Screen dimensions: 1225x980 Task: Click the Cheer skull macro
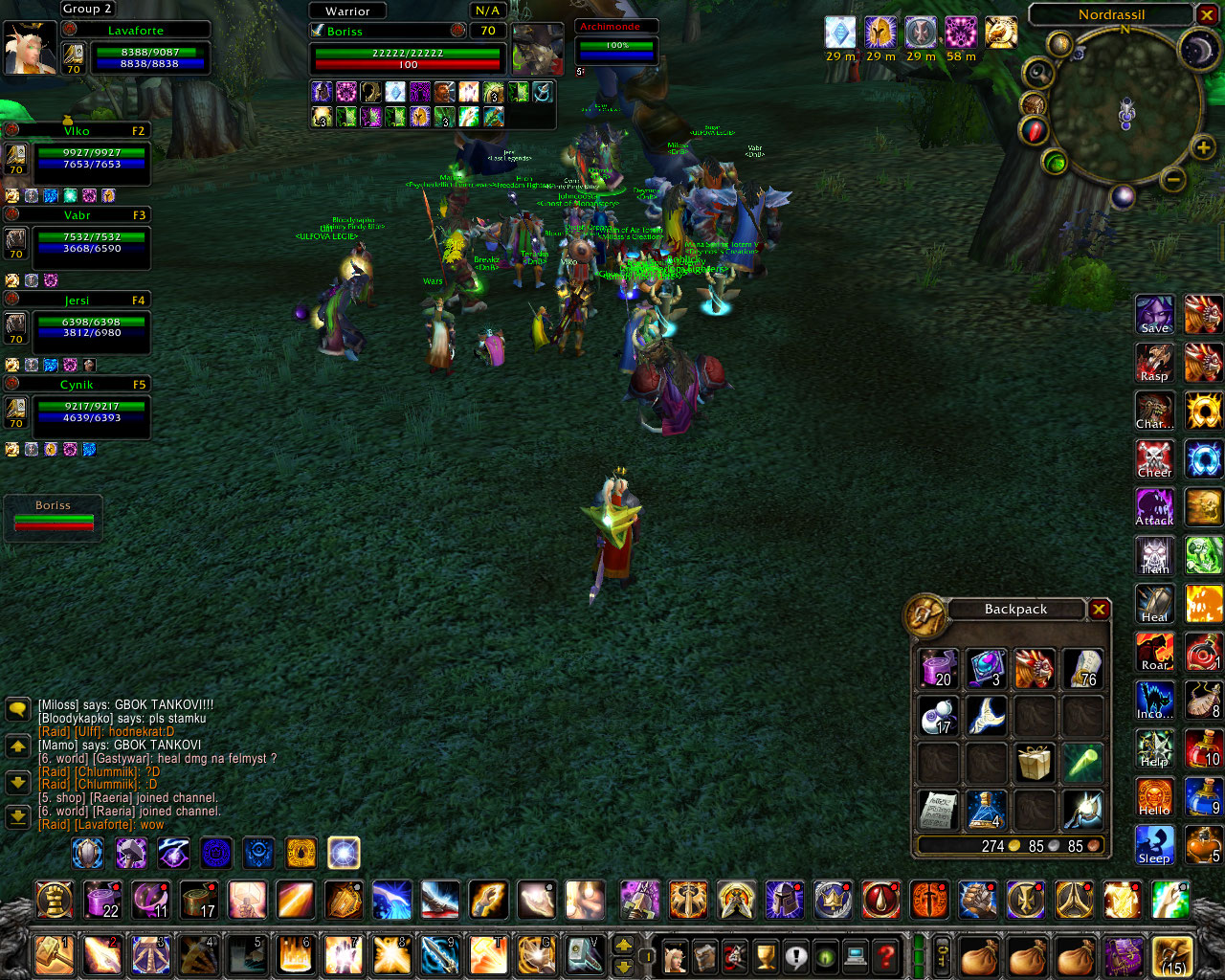pos(1155,458)
